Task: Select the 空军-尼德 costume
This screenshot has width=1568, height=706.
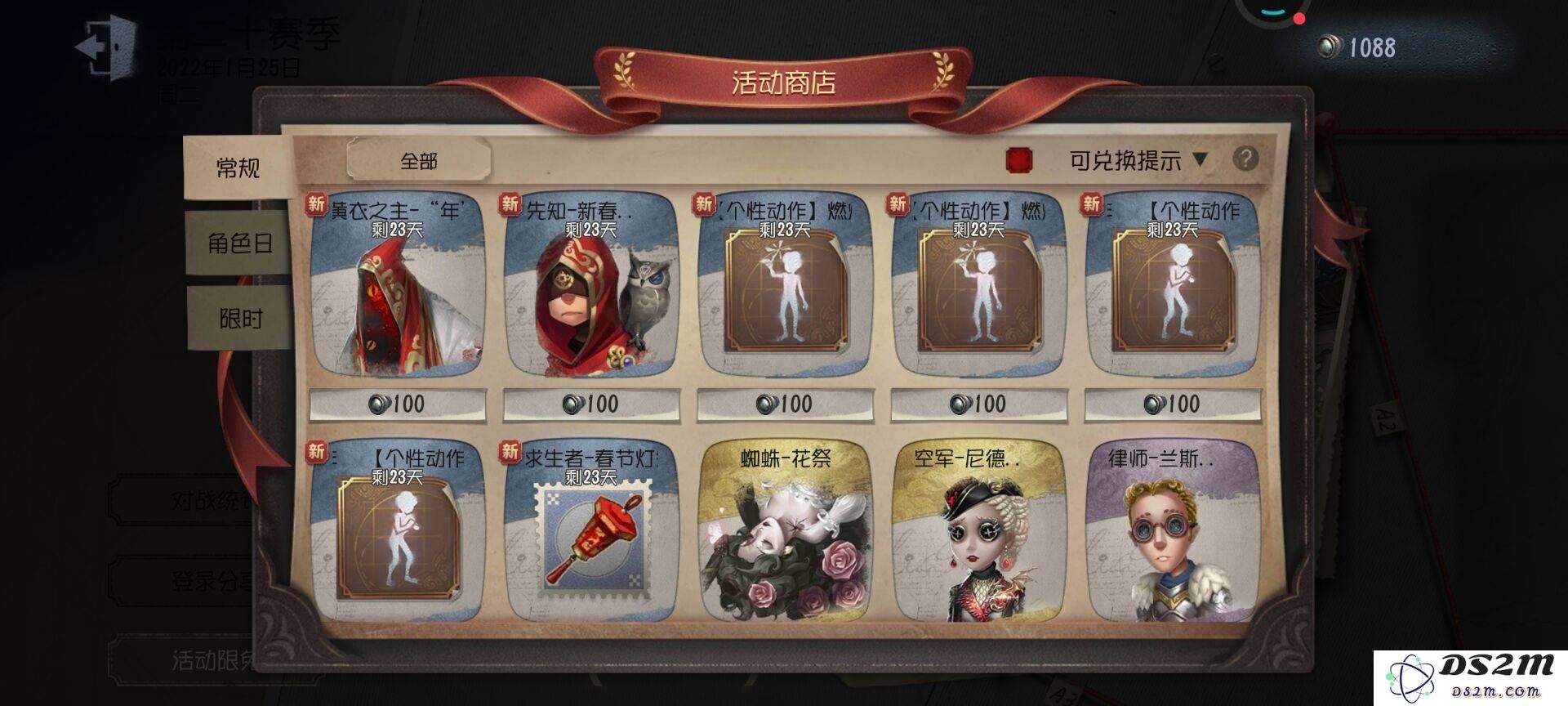Action: [x=978, y=533]
